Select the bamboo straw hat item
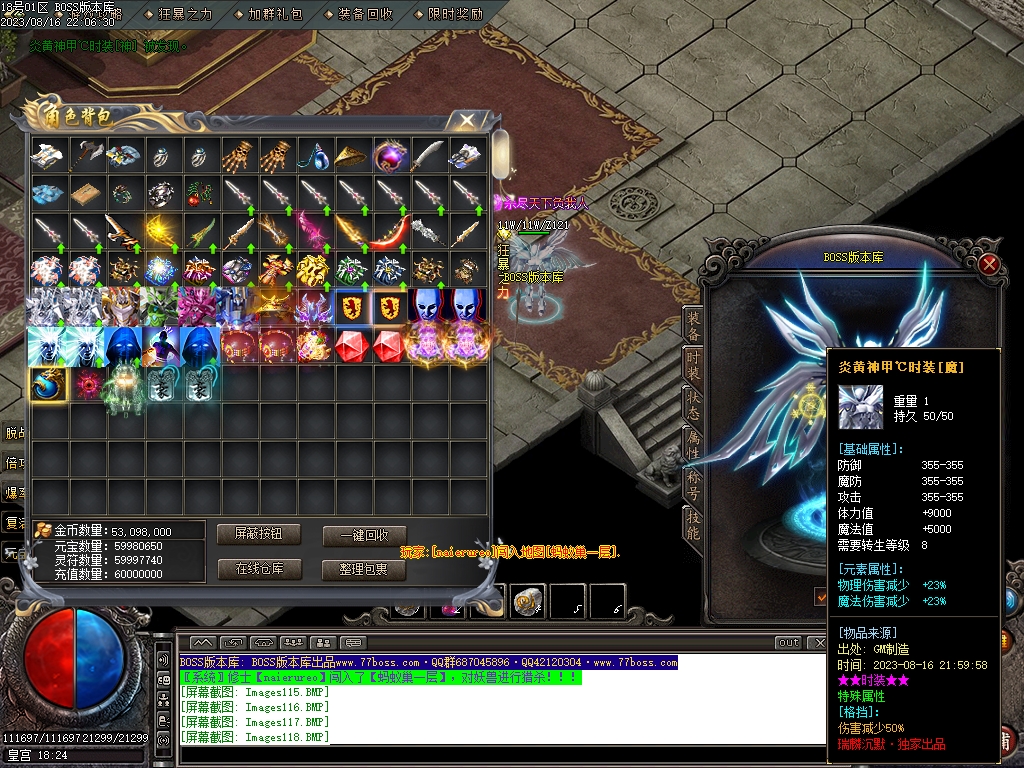This screenshot has width=1024, height=768. tap(352, 155)
